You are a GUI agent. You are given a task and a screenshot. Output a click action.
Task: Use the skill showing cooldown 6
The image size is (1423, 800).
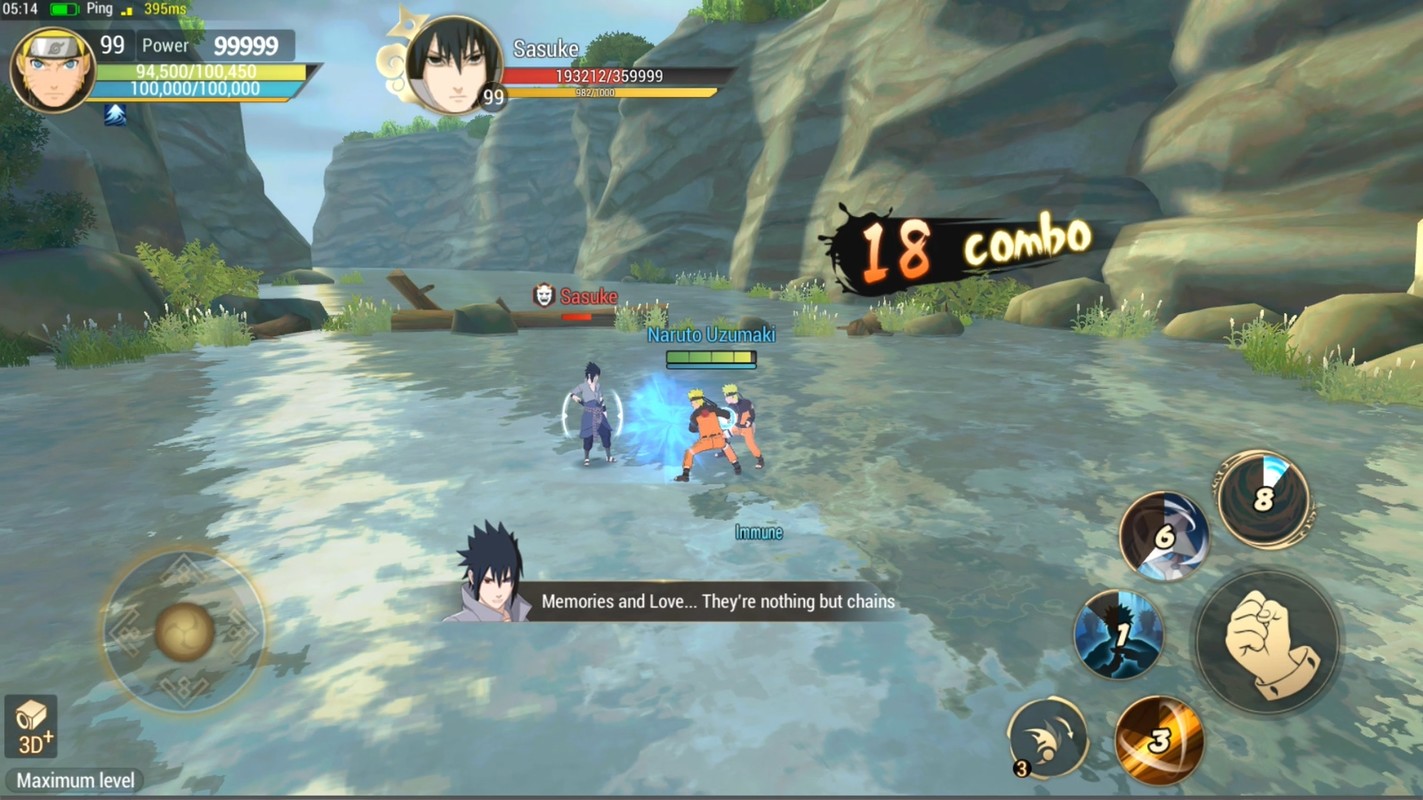[1164, 537]
